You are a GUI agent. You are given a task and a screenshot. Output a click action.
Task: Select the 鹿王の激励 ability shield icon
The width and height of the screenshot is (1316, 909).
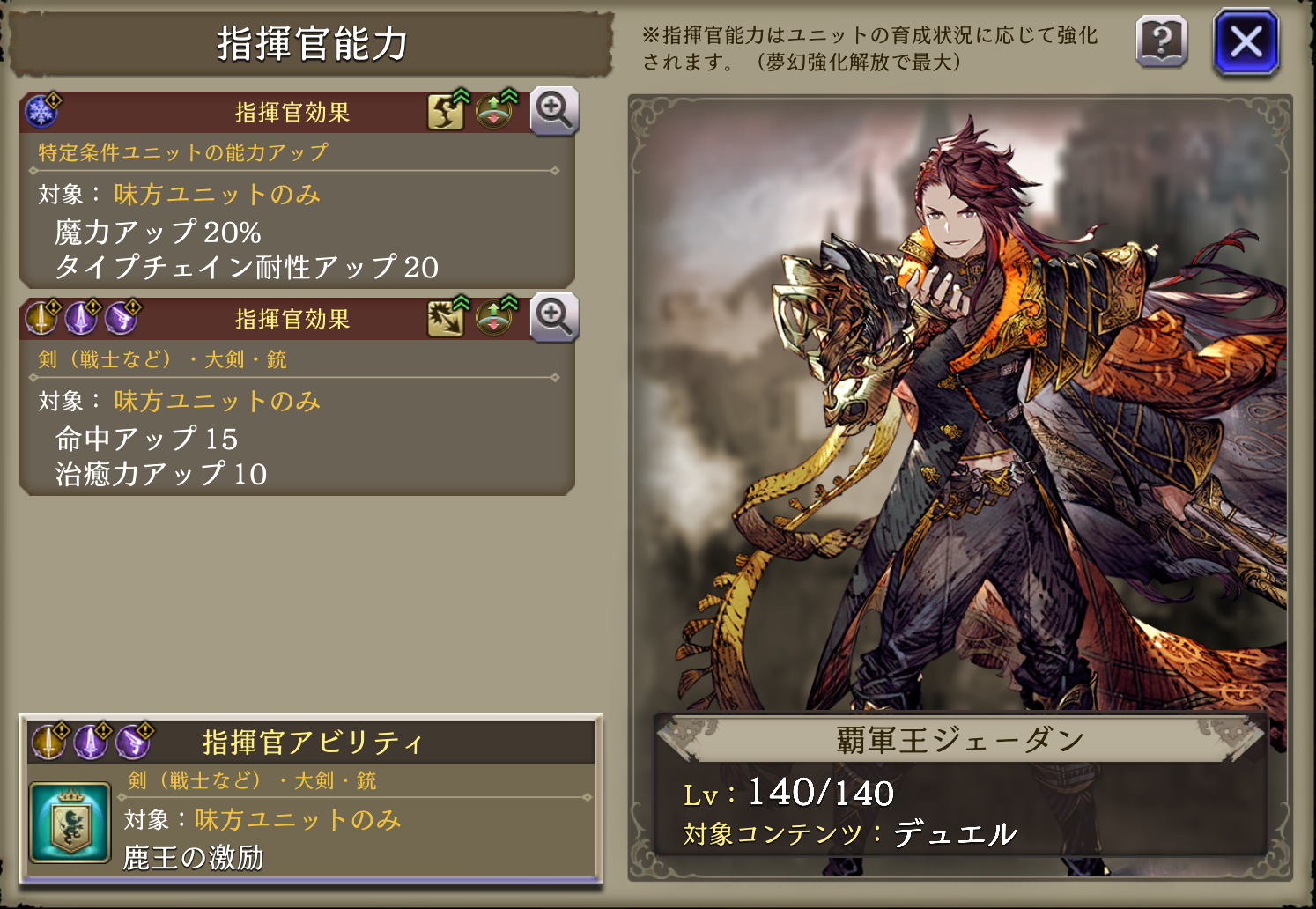click(70, 823)
